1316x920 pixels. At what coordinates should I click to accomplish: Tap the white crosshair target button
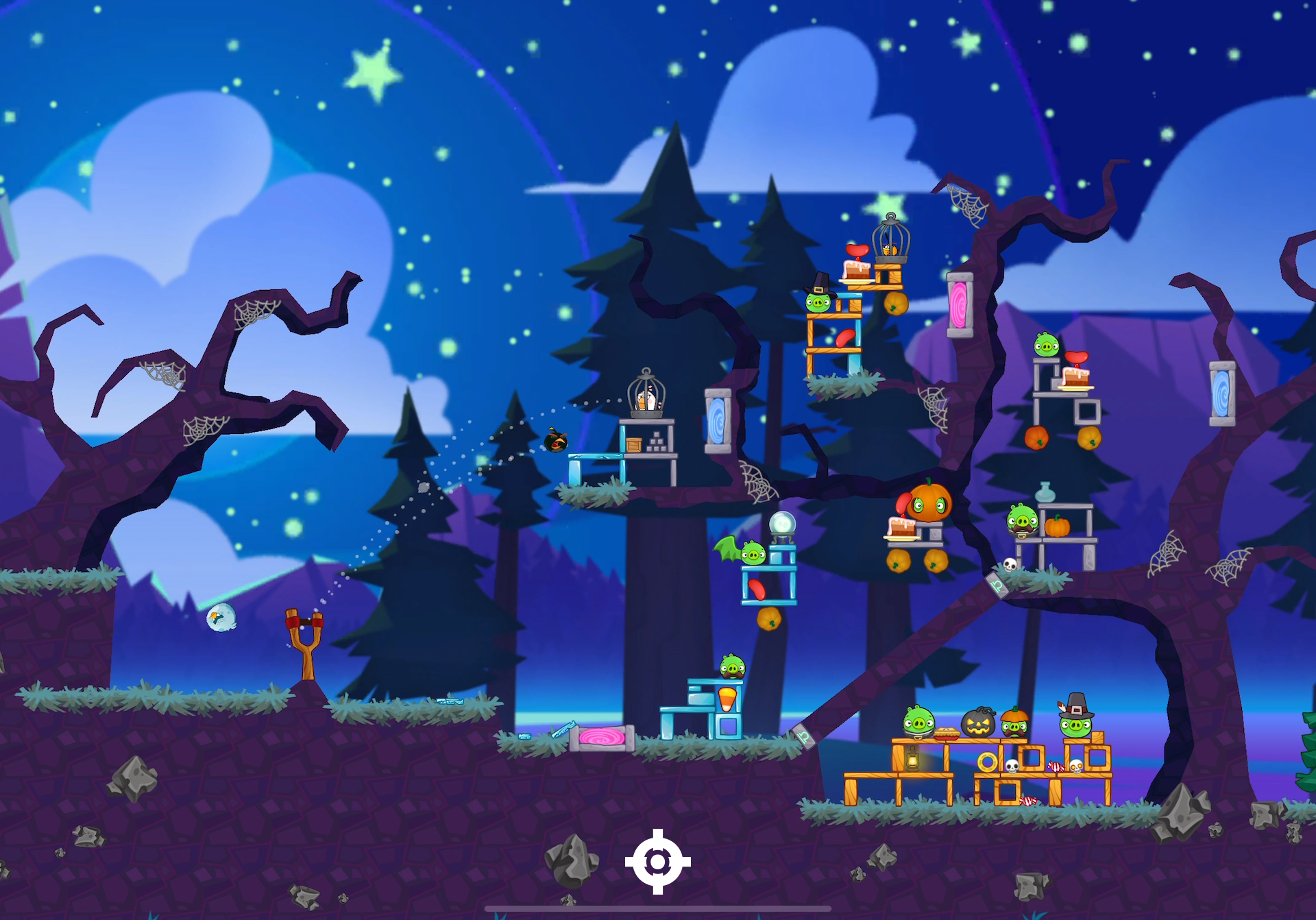[x=657, y=862]
